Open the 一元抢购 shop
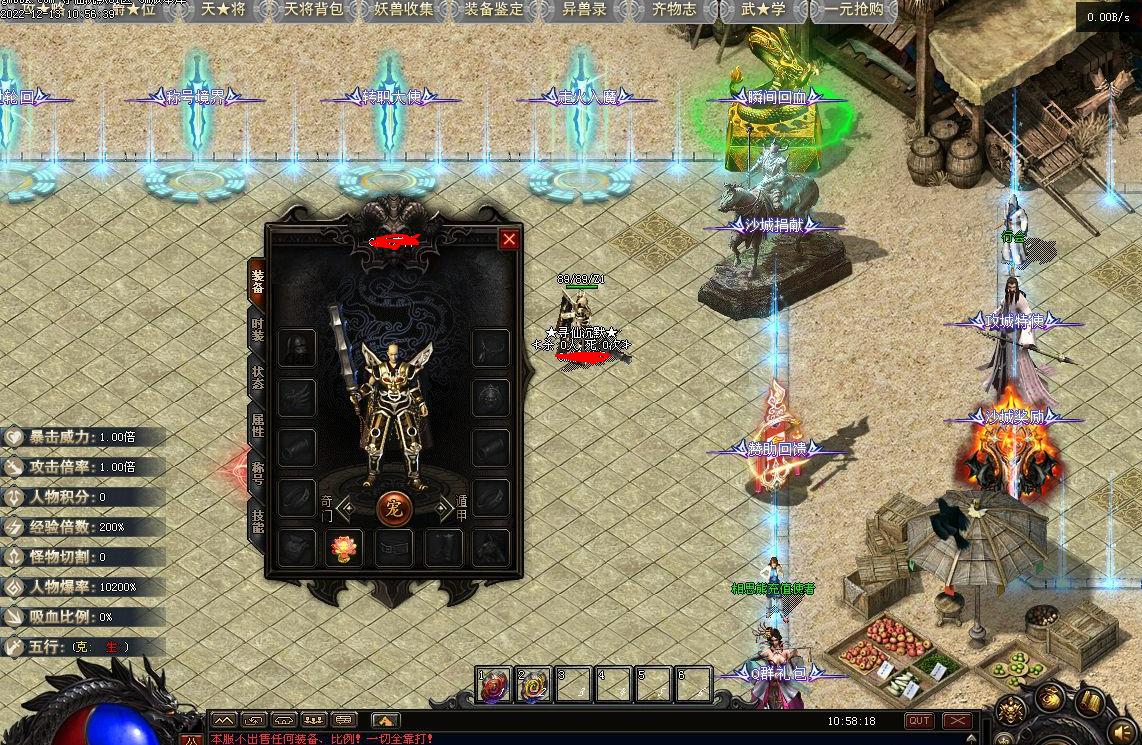Image resolution: width=1142 pixels, height=745 pixels. [x=853, y=10]
